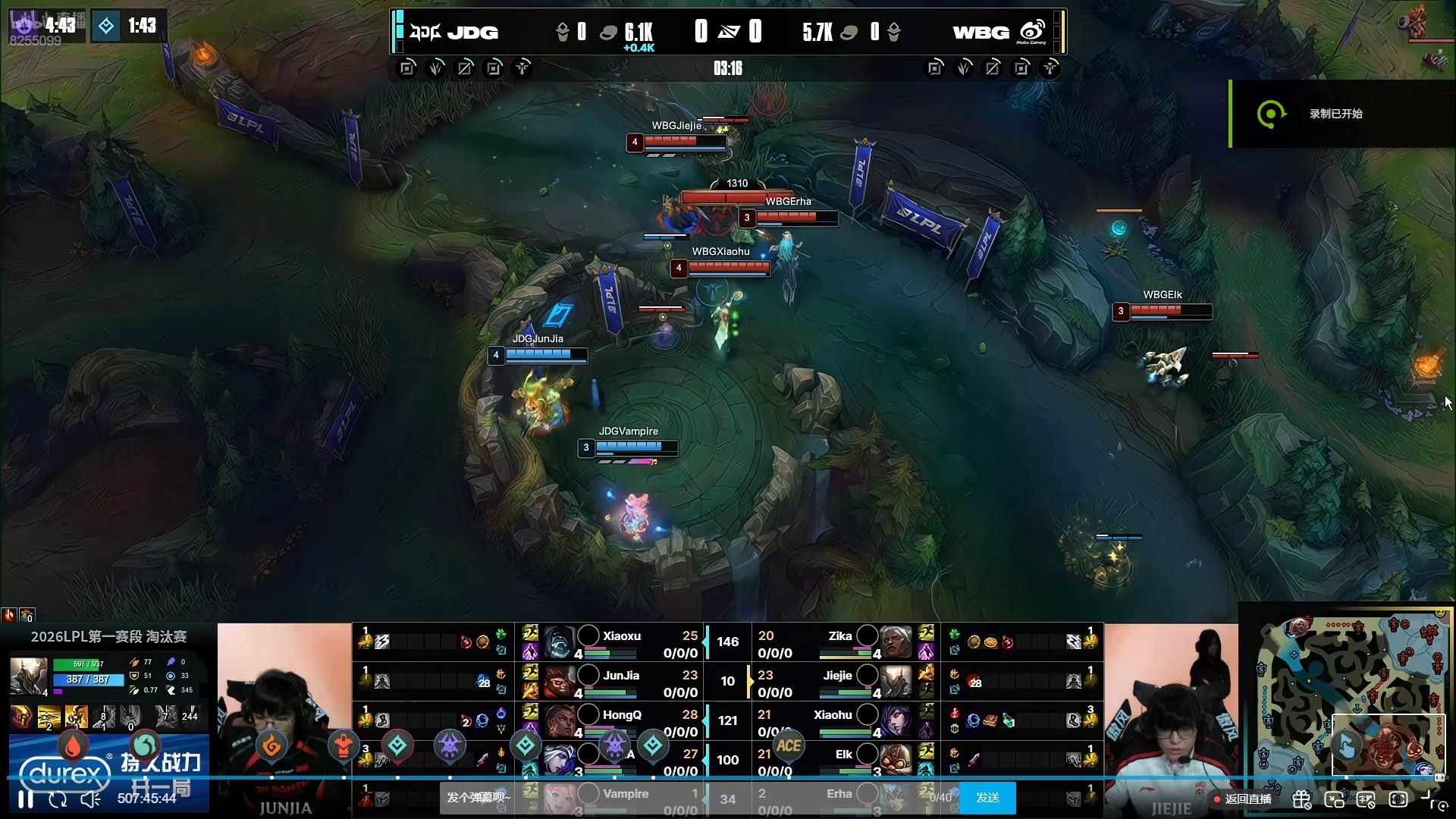The width and height of the screenshot is (1456, 819).
Task: Pause the video playback
Action: click(26, 799)
